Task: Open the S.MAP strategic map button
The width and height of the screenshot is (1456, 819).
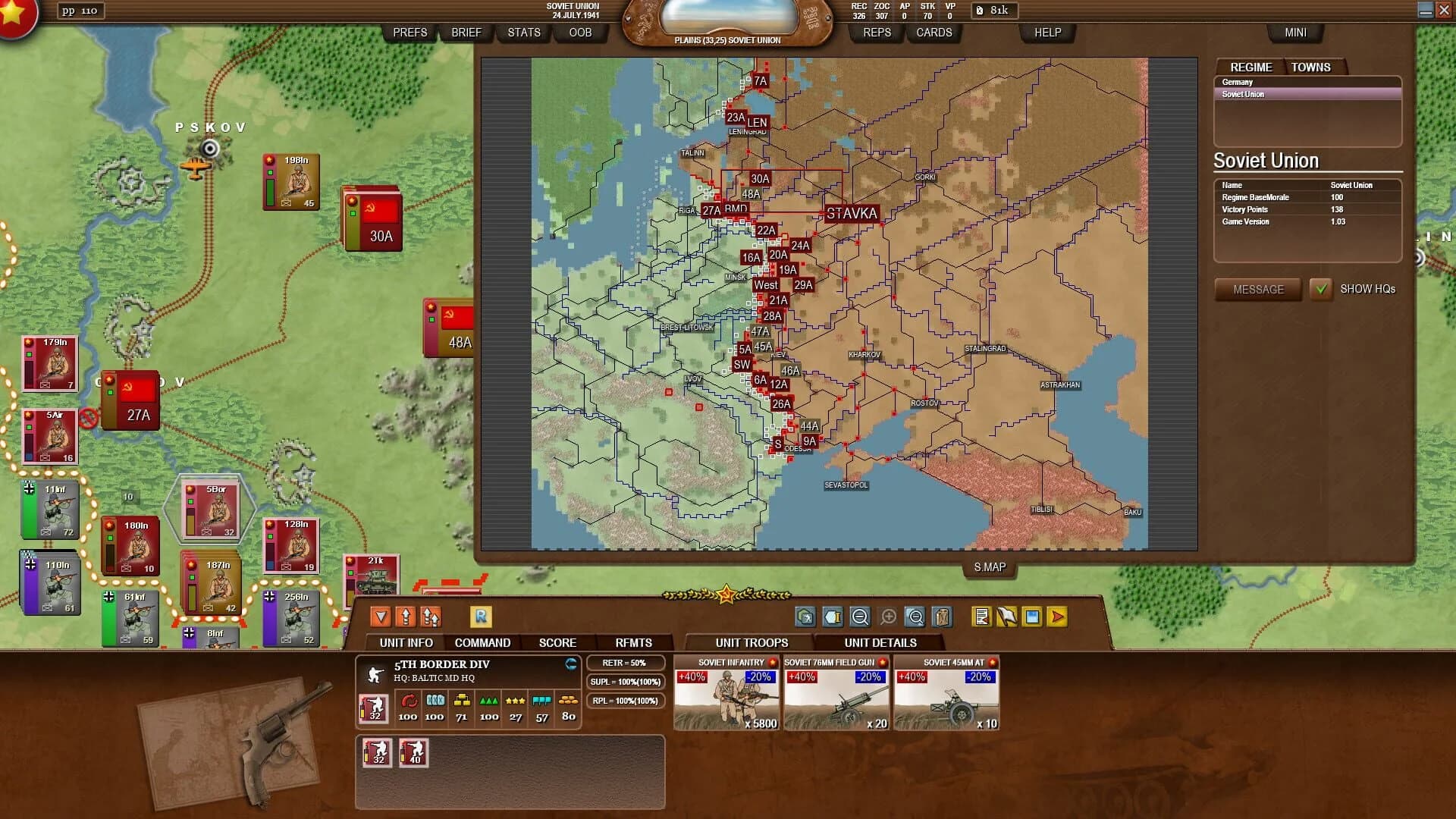Action: point(988,566)
